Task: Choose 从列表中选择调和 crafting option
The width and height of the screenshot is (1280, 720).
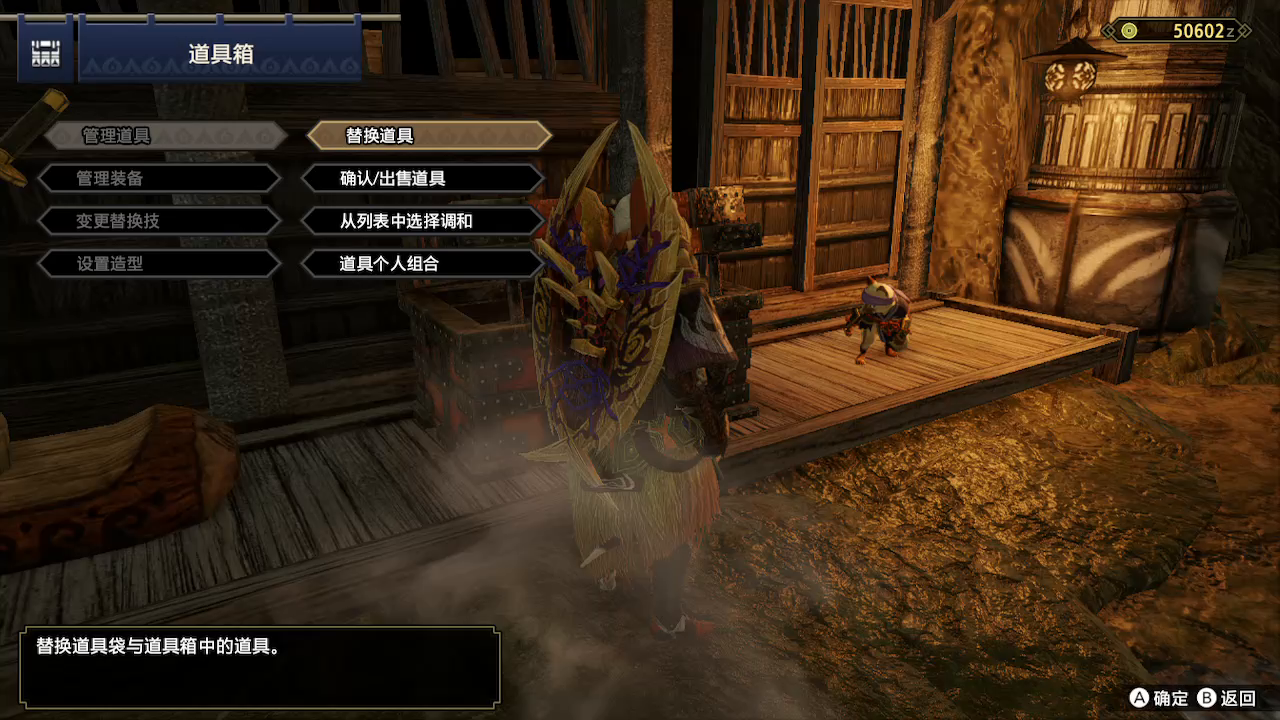Action: [x=423, y=221]
